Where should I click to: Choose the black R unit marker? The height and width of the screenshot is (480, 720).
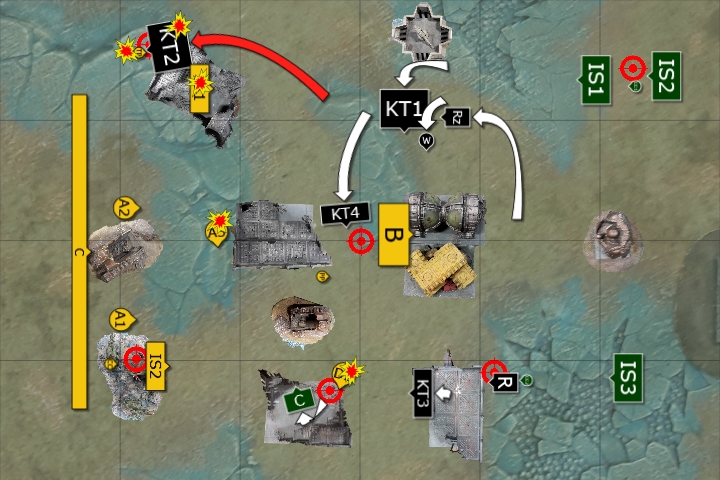505,383
